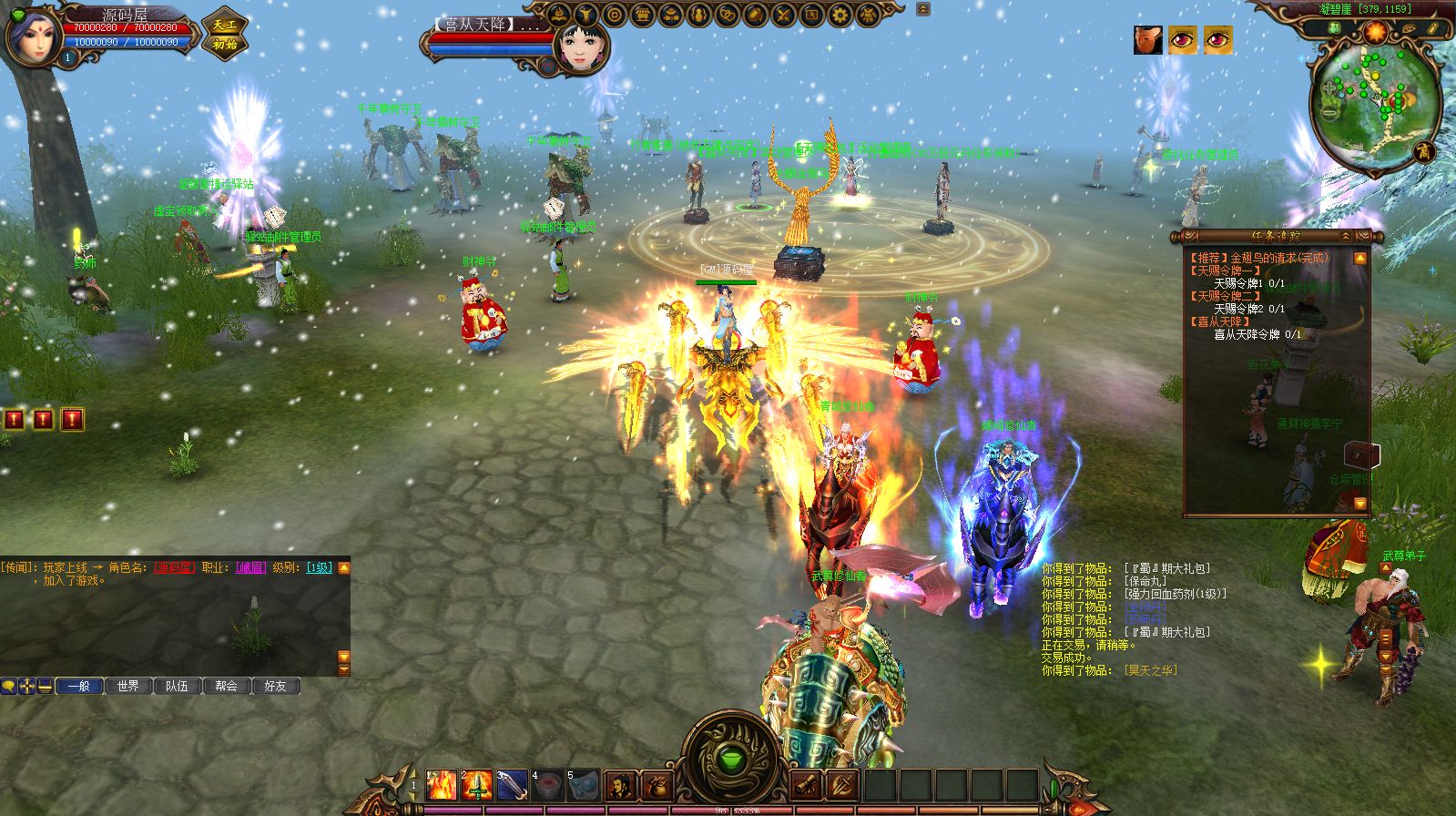Activate the fire skill in slot 1
Image resolution: width=1456 pixels, height=816 pixels.
click(x=442, y=784)
